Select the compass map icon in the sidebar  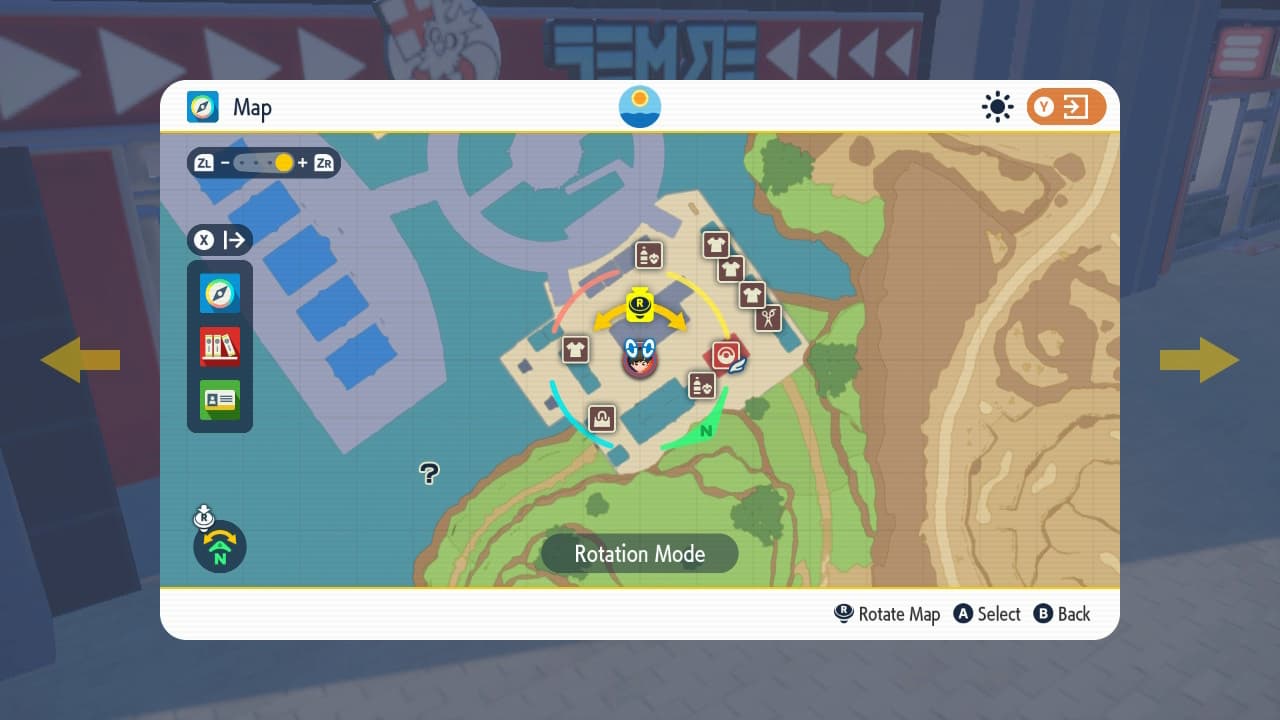tap(219, 292)
